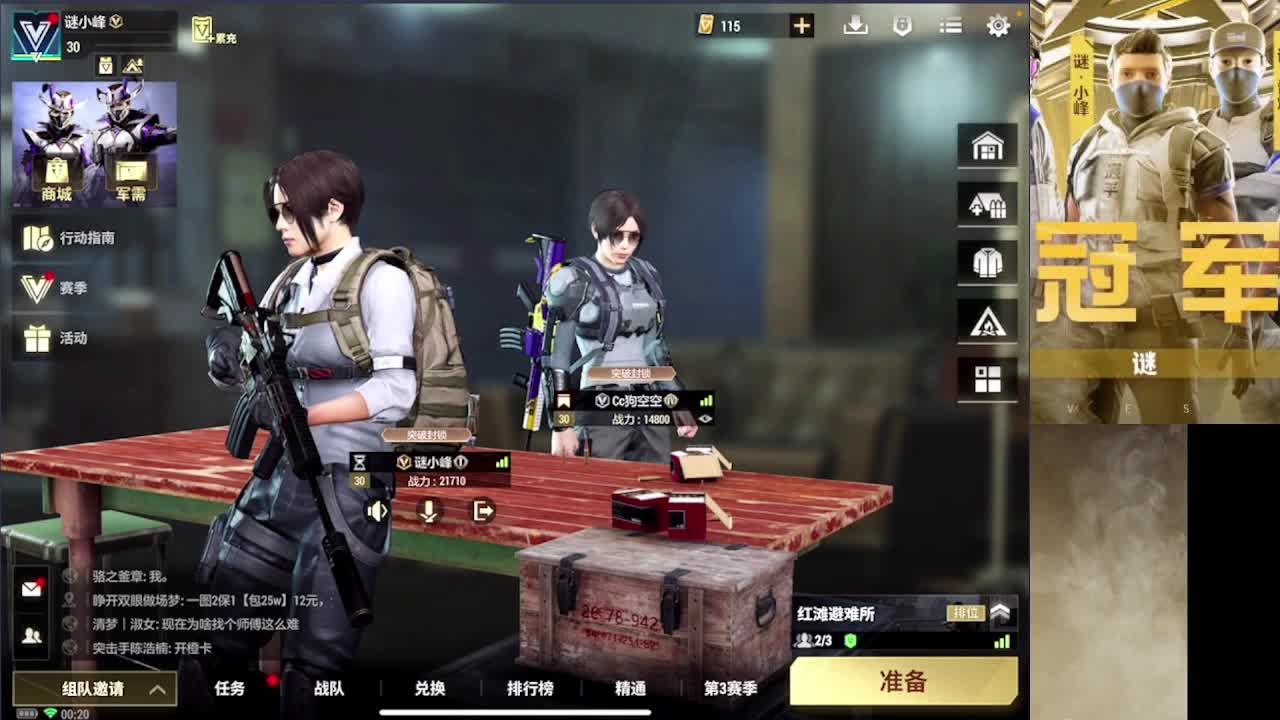The image size is (1280, 720).
Task: Toggle the voice speaker output
Action: click(377, 510)
